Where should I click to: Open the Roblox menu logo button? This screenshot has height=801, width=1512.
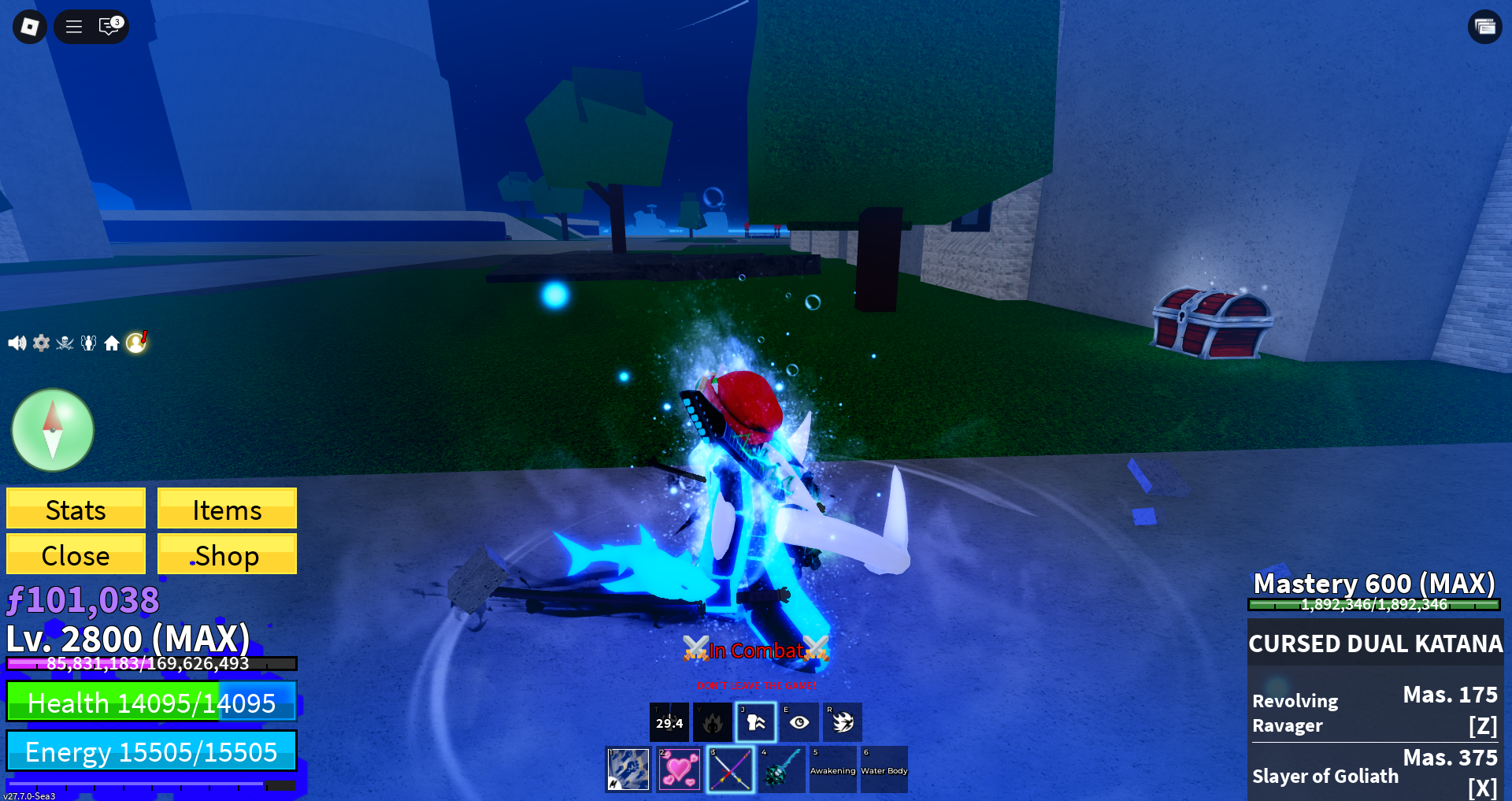click(x=30, y=27)
